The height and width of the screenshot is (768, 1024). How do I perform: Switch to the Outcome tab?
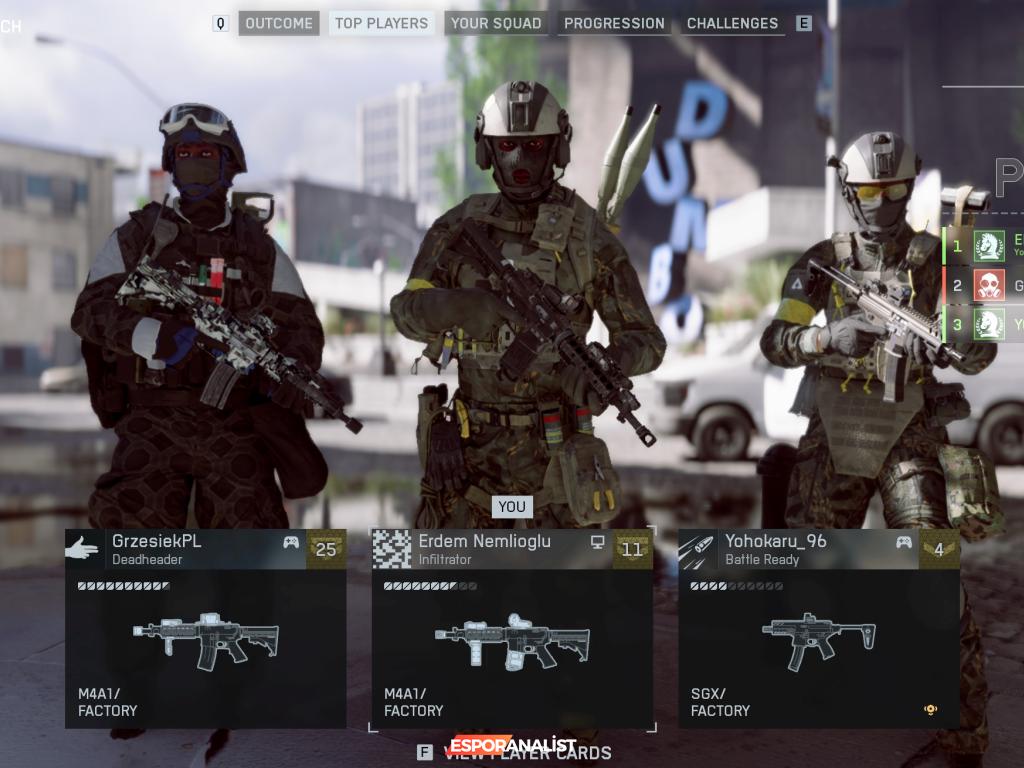click(279, 23)
